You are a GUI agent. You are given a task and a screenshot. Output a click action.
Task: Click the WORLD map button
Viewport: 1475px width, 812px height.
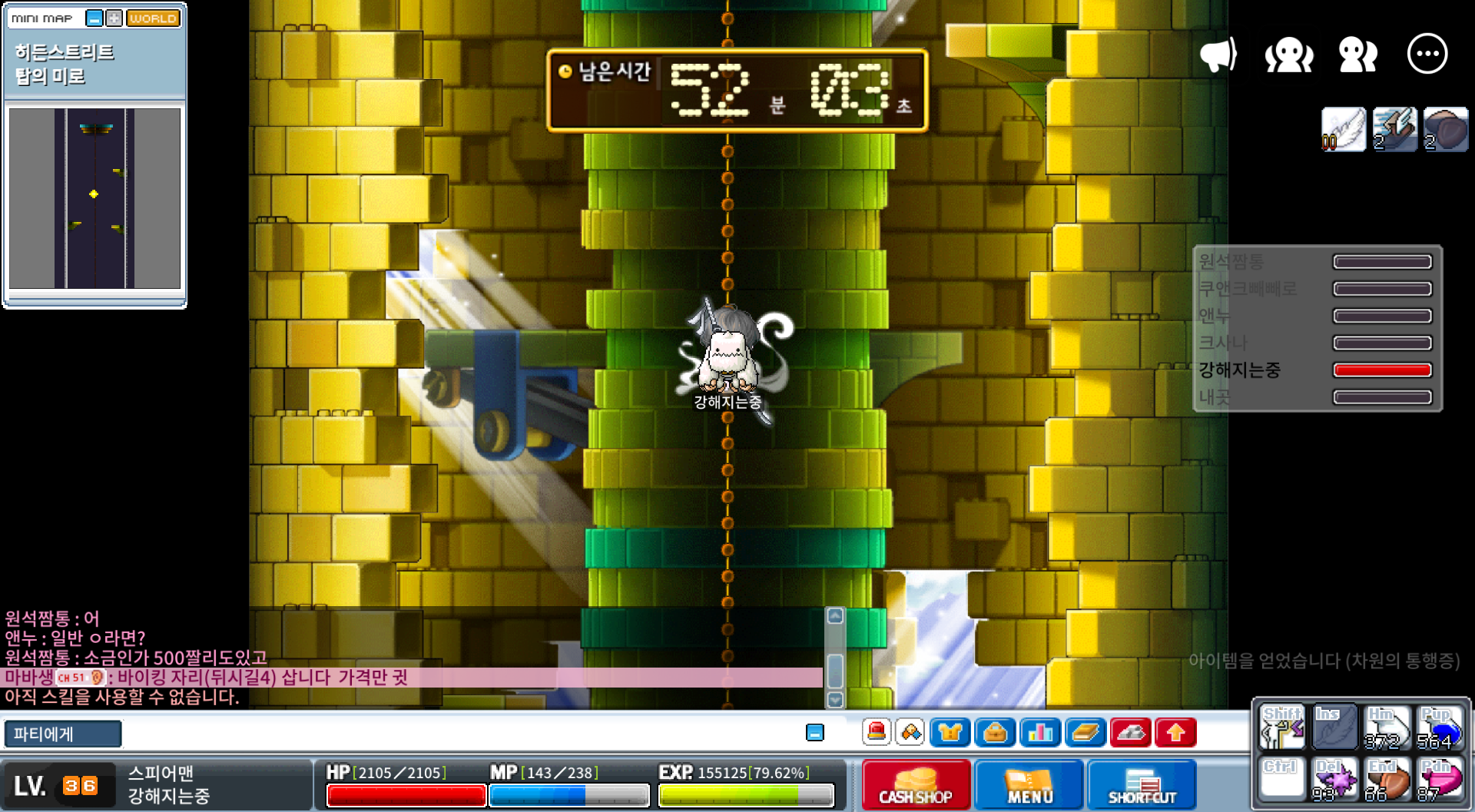(x=153, y=18)
